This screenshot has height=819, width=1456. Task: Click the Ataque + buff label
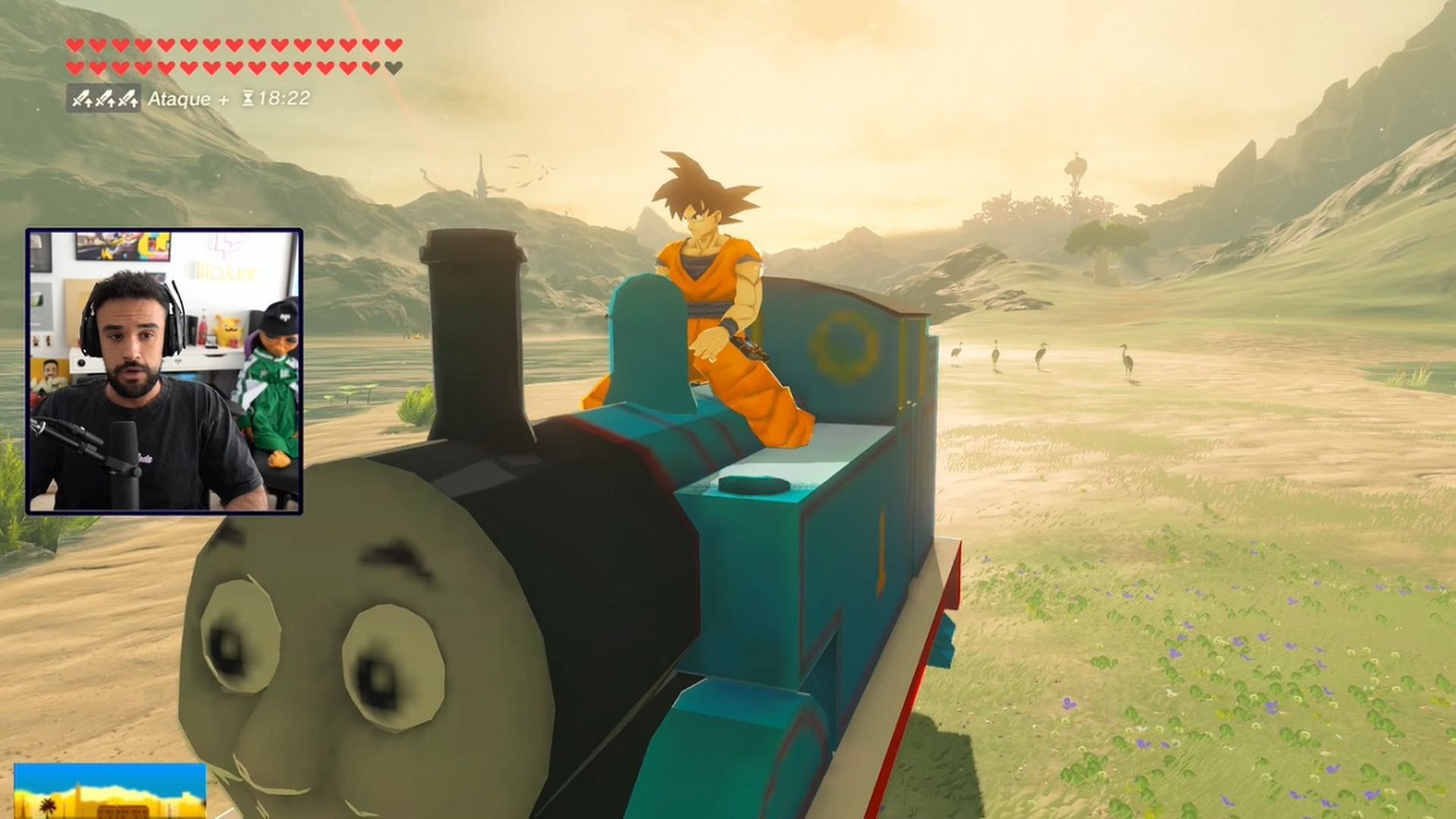click(x=180, y=98)
